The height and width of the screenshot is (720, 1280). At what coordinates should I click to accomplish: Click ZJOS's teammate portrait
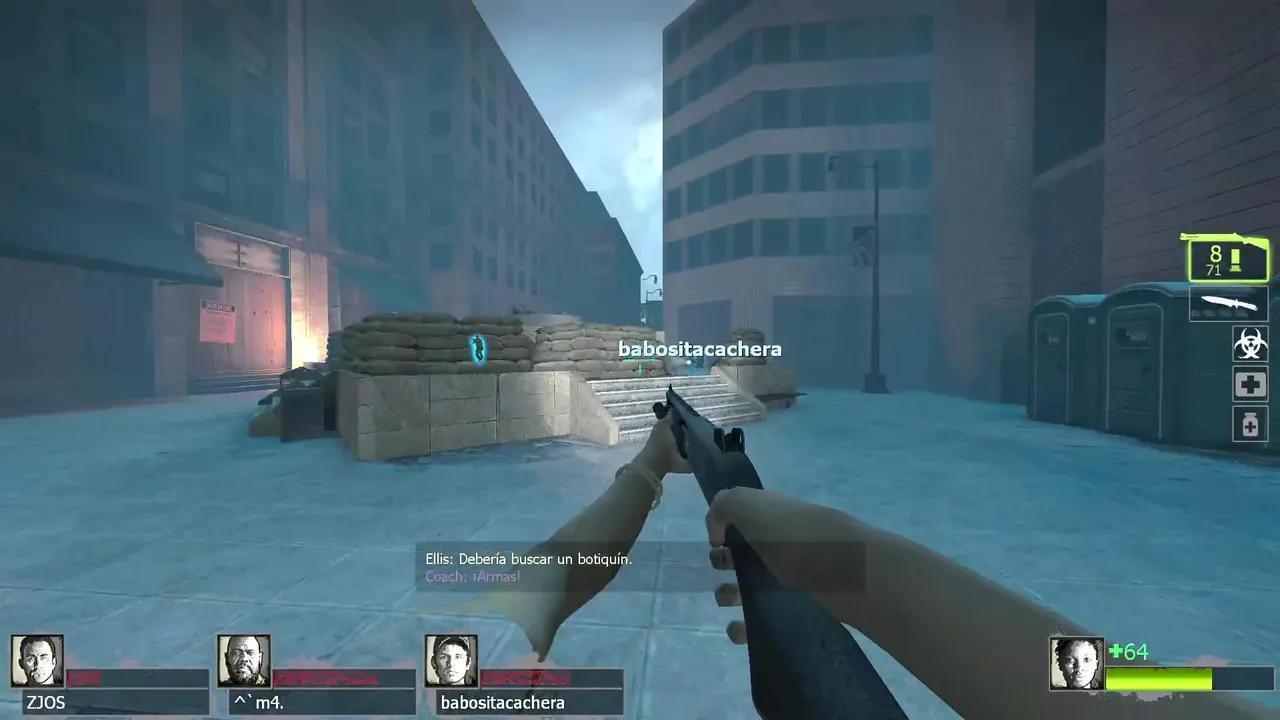pos(38,660)
